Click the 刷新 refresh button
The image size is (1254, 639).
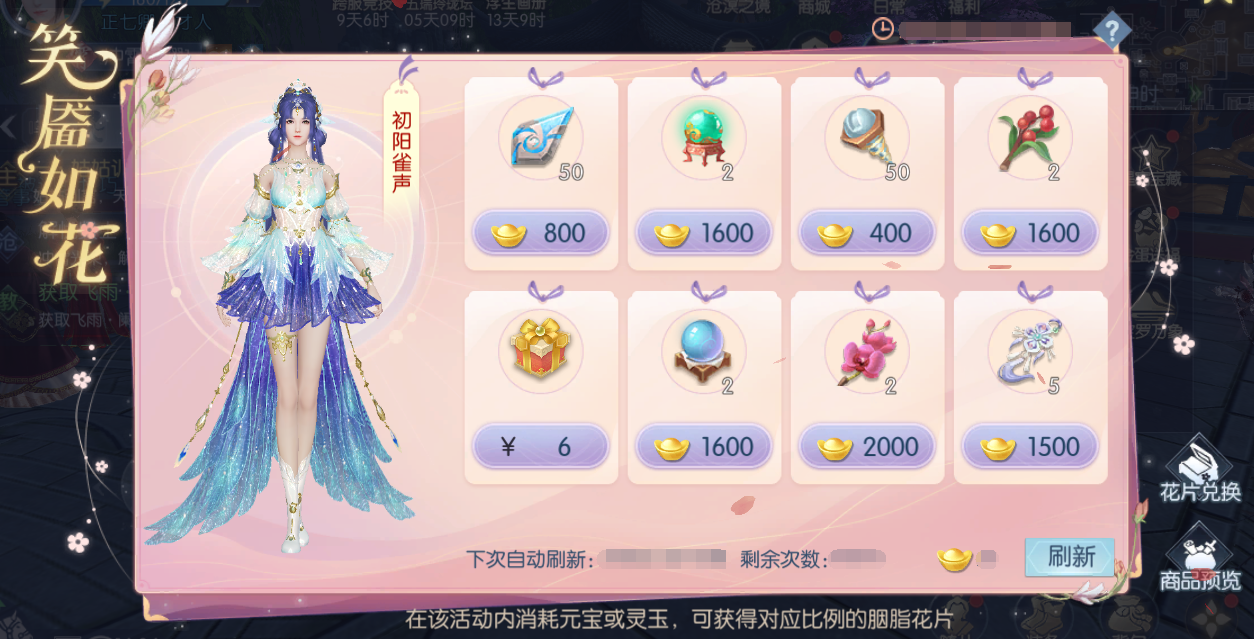tap(1070, 557)
